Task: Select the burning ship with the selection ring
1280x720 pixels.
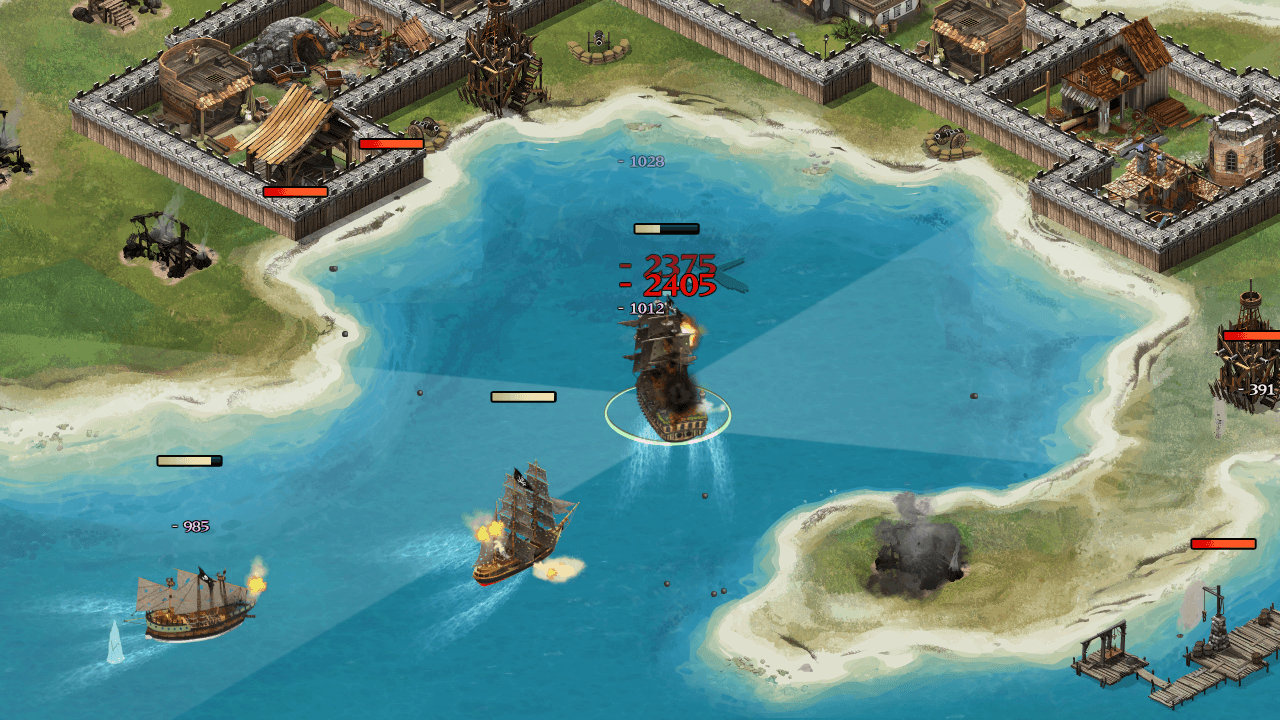Action: click(x=666, y=387)
